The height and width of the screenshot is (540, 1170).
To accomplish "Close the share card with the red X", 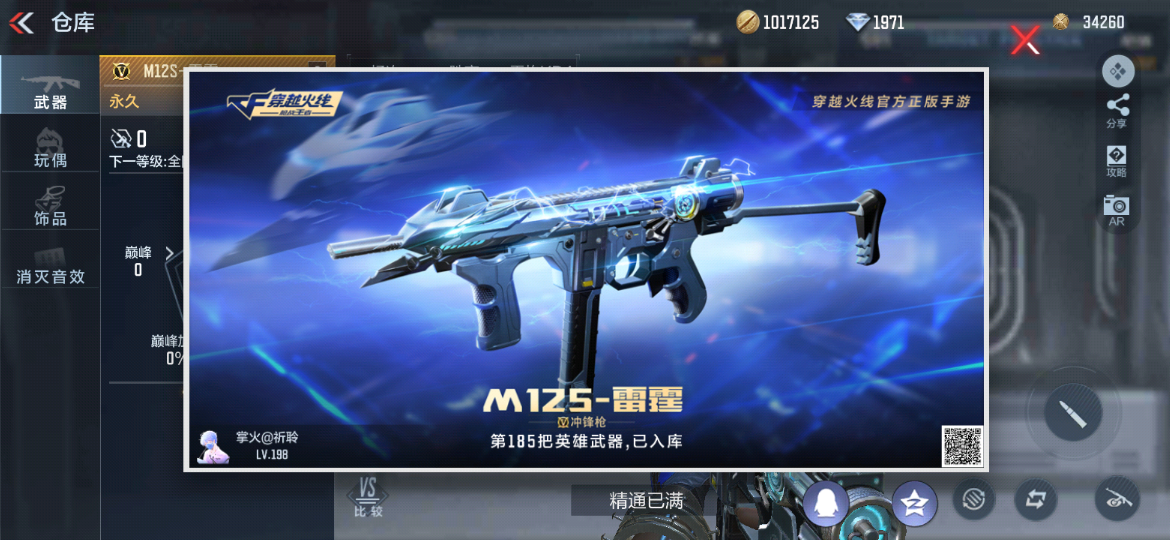I will 1025,40.
